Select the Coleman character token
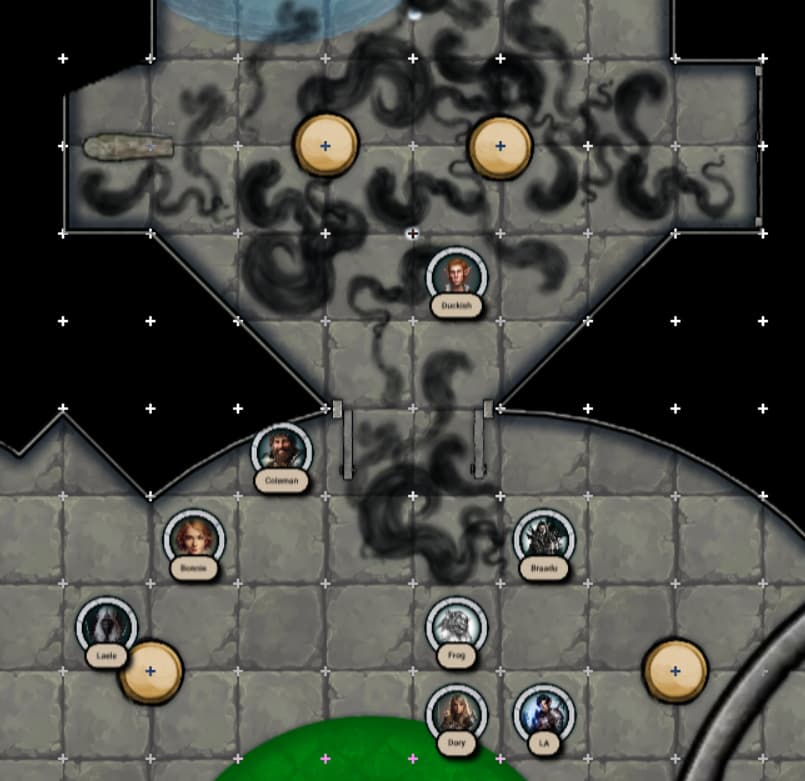This screenshot has width=805, height=781. pyautogui.click(x=282, y=451)
